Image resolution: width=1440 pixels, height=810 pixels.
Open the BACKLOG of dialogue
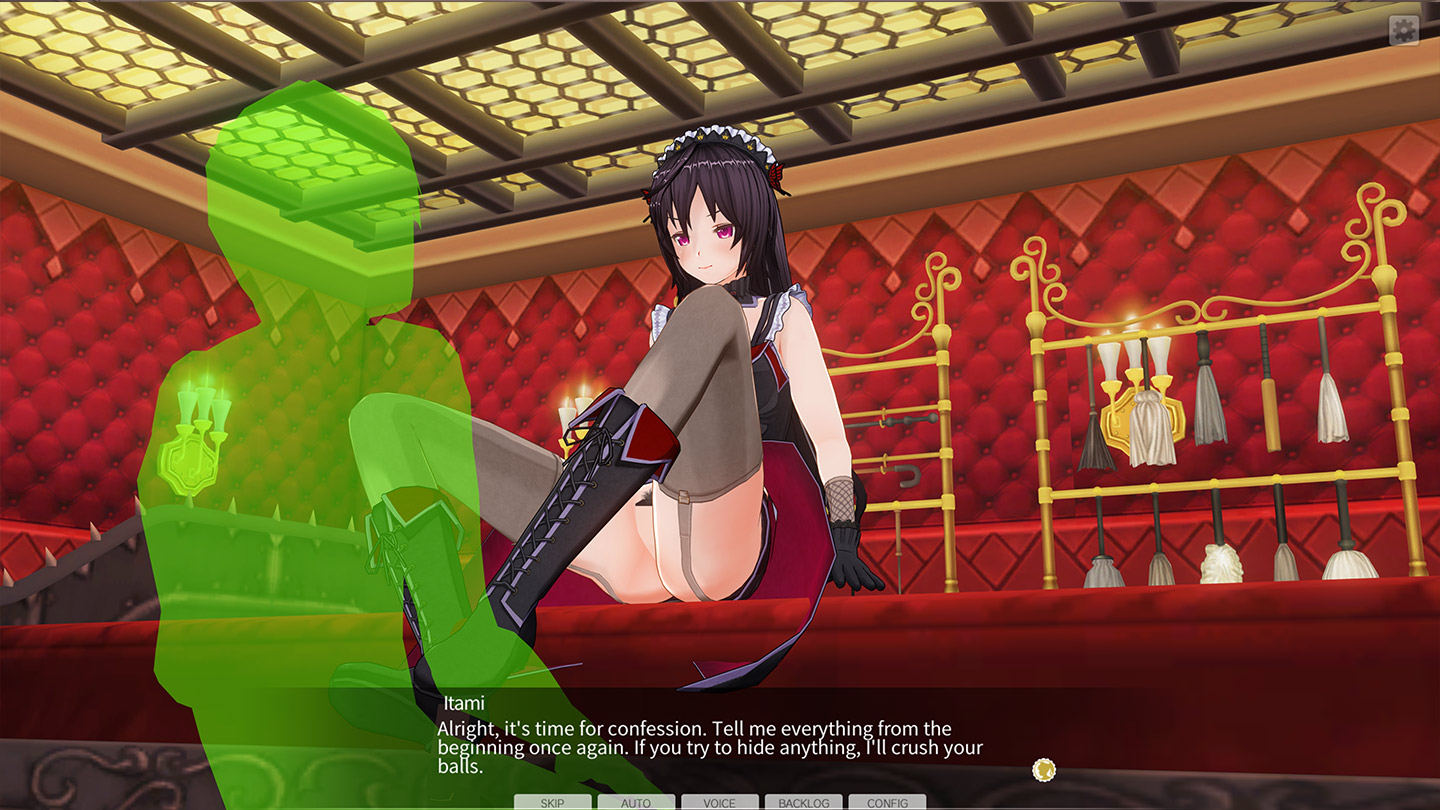804,802
